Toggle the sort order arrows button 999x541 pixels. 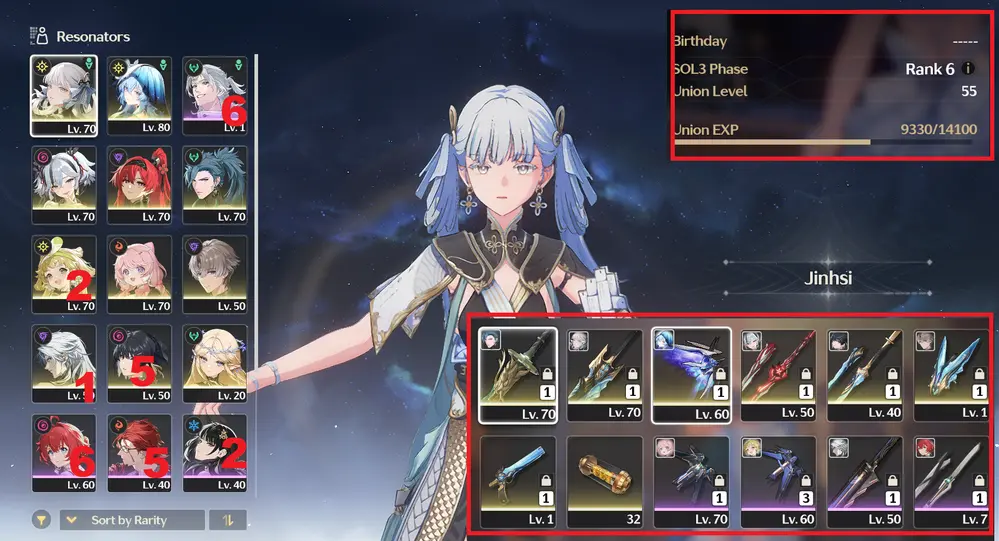[227, 520]
